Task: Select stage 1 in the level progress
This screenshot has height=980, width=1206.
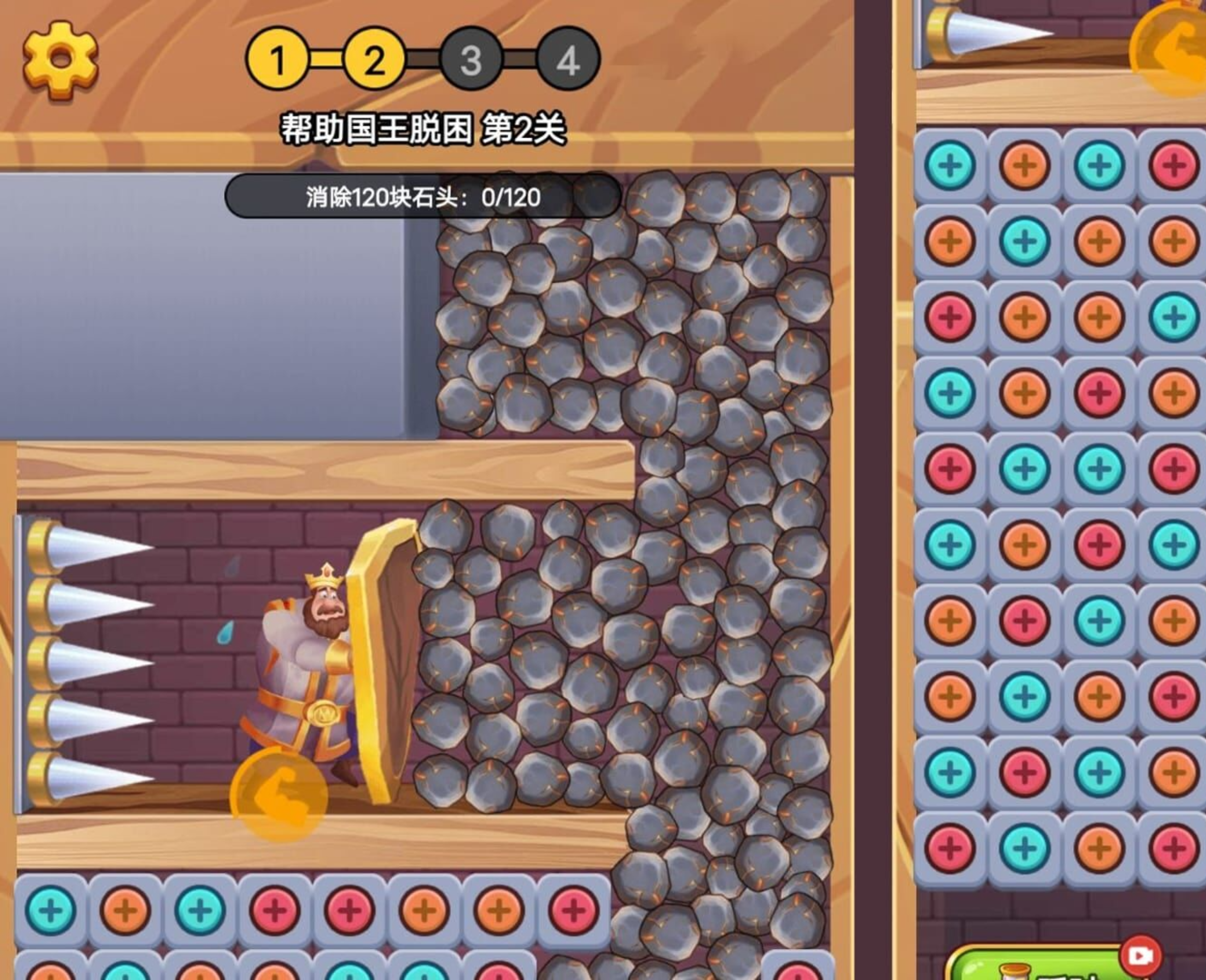Action: [x=277, y=59]
